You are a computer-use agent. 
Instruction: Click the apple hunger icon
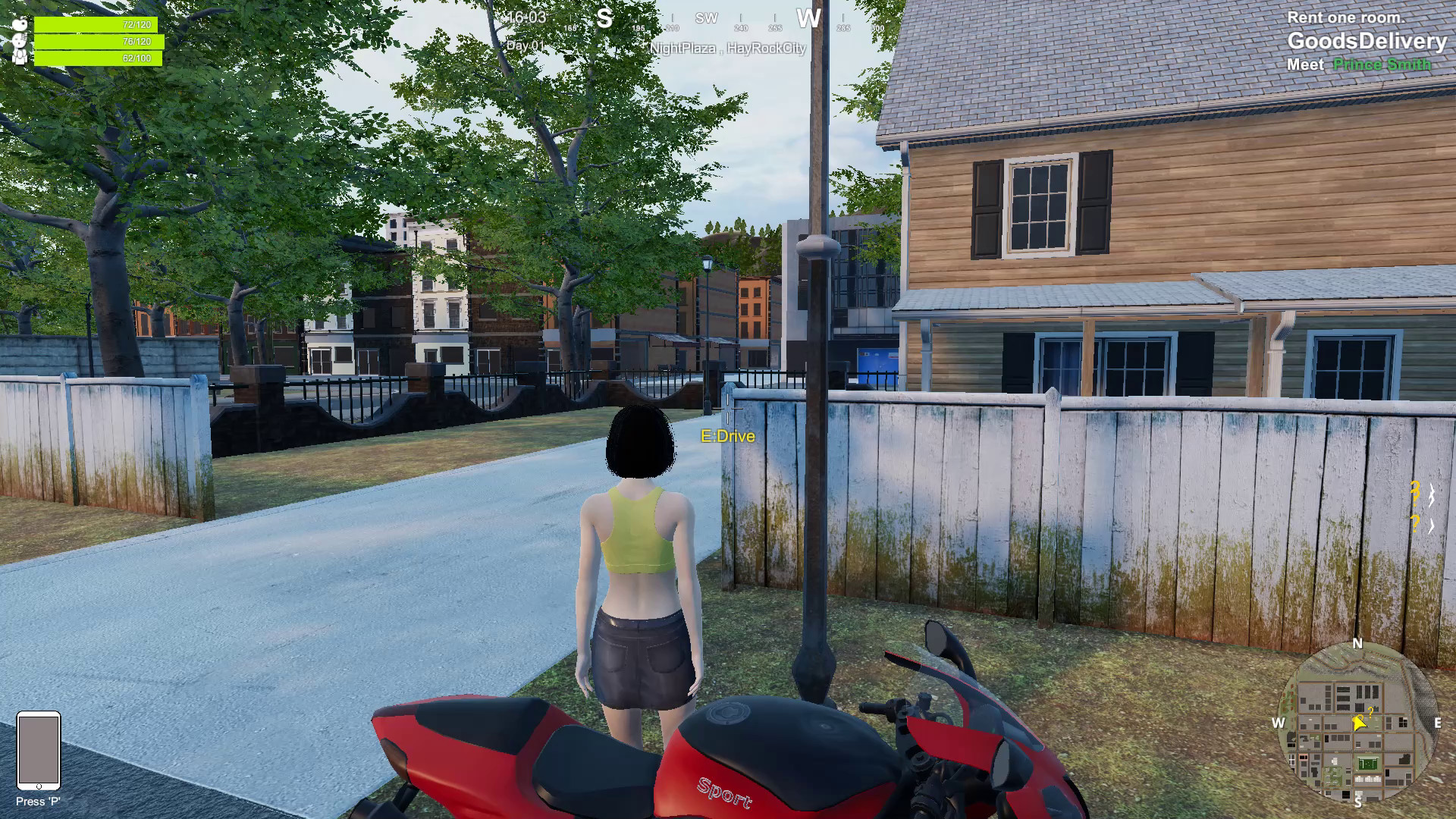click(20, 23)
